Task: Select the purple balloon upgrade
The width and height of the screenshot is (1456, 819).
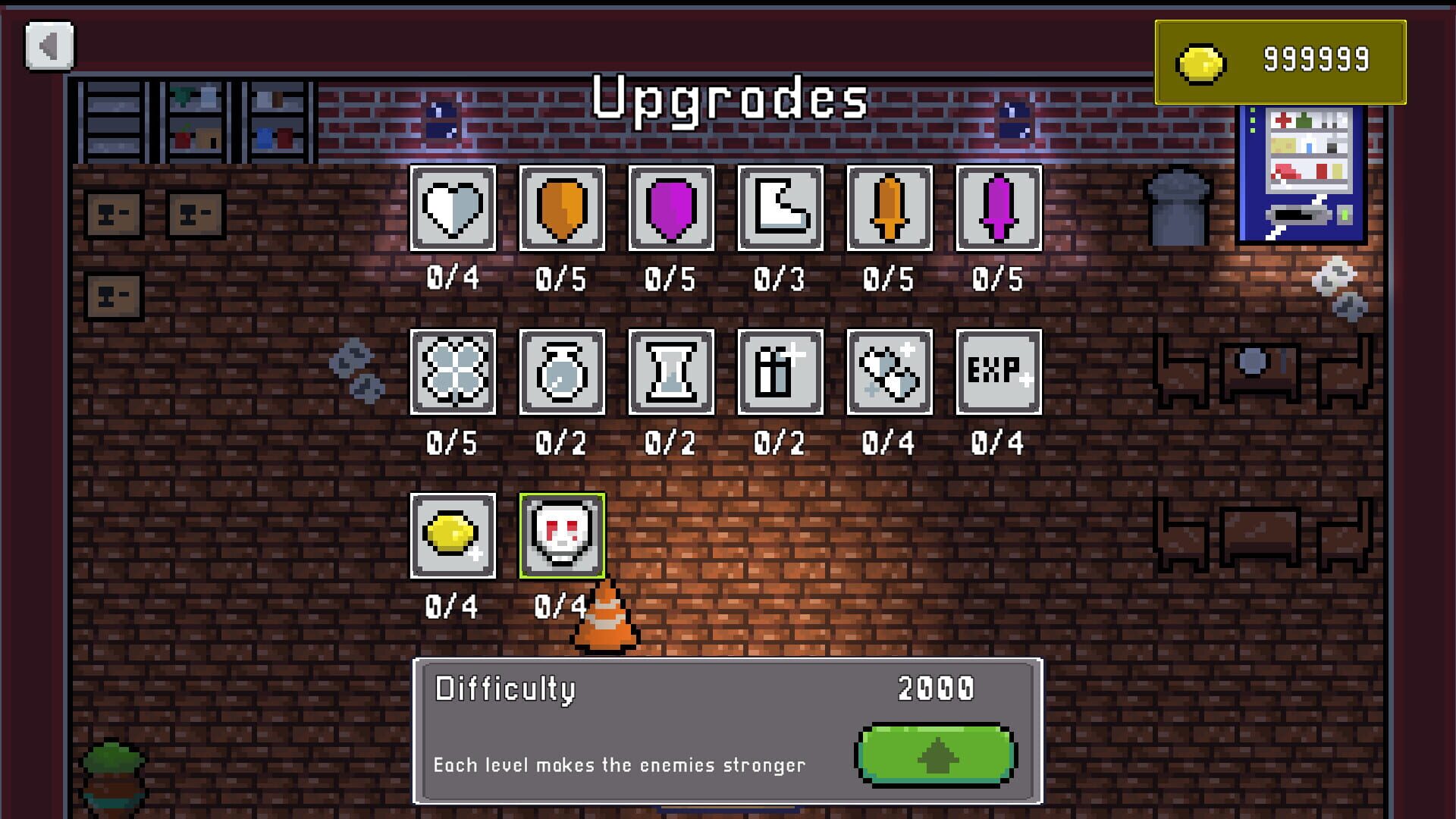Action: (671, 209)
